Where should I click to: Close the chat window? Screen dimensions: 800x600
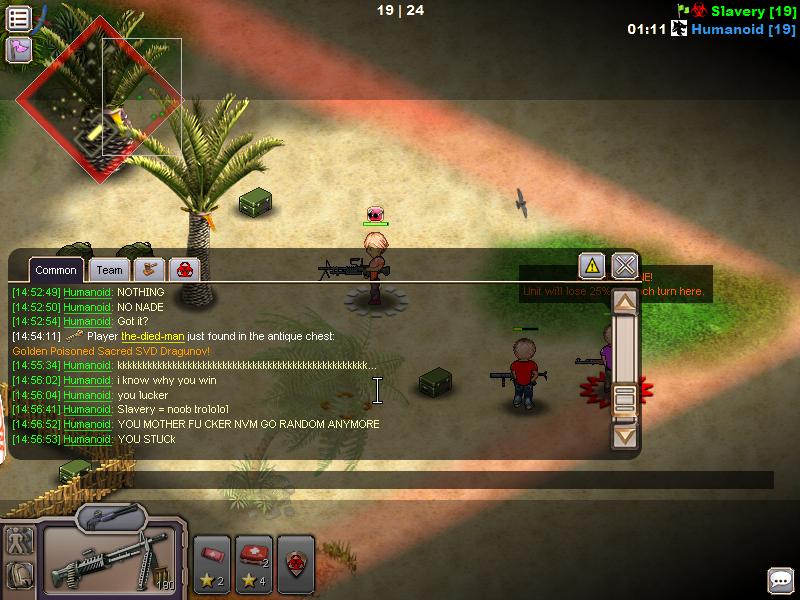[x=625, y=266]
